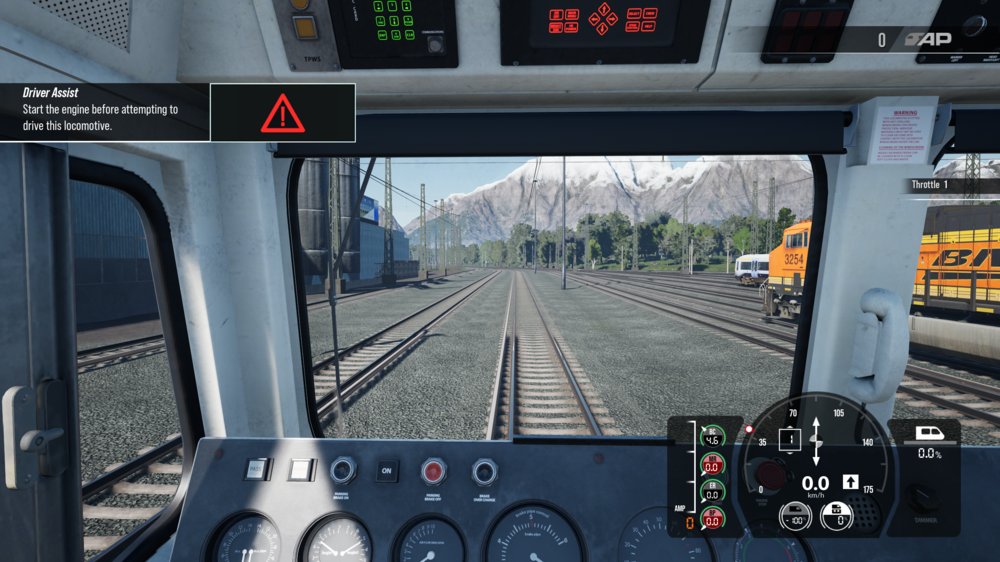The image size is (1000, 562).
Task: Click the Driver Assist notification message
Action: [104, 111]
